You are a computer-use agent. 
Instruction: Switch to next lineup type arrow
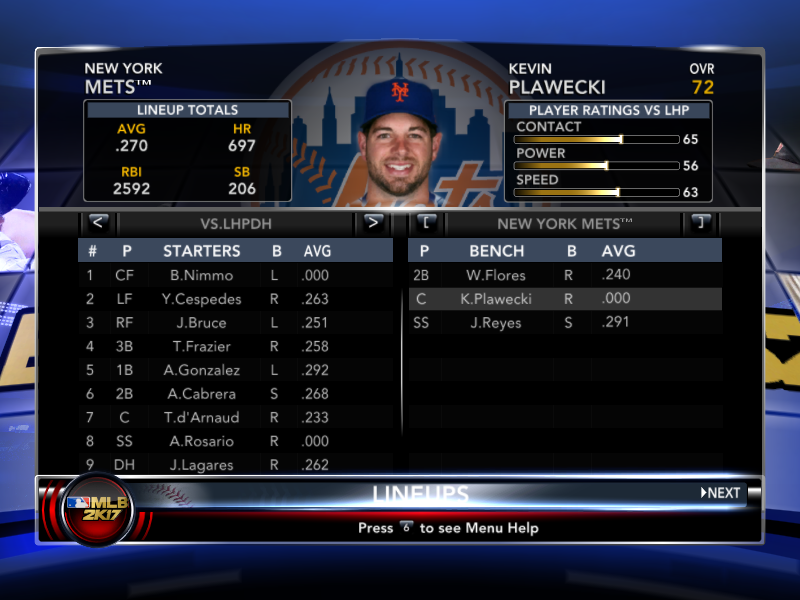(372, 222)
